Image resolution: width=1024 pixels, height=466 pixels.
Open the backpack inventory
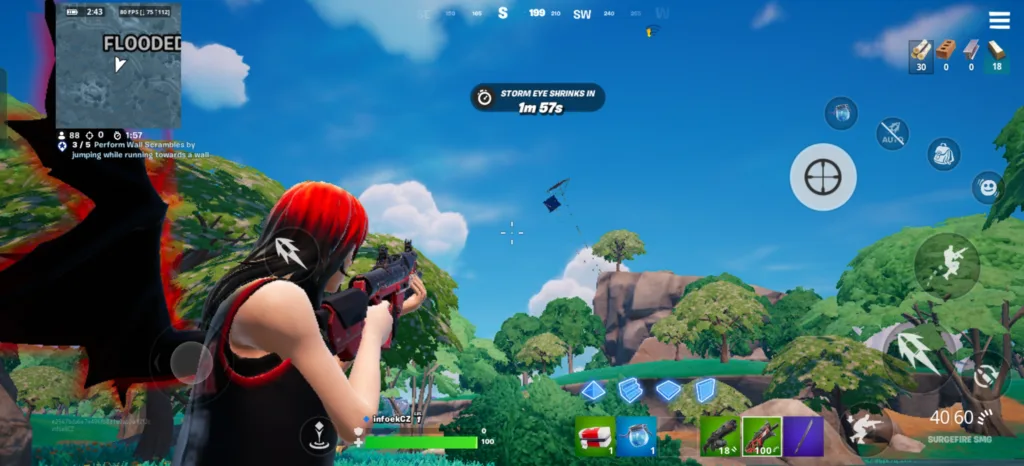tap(943, 154)
